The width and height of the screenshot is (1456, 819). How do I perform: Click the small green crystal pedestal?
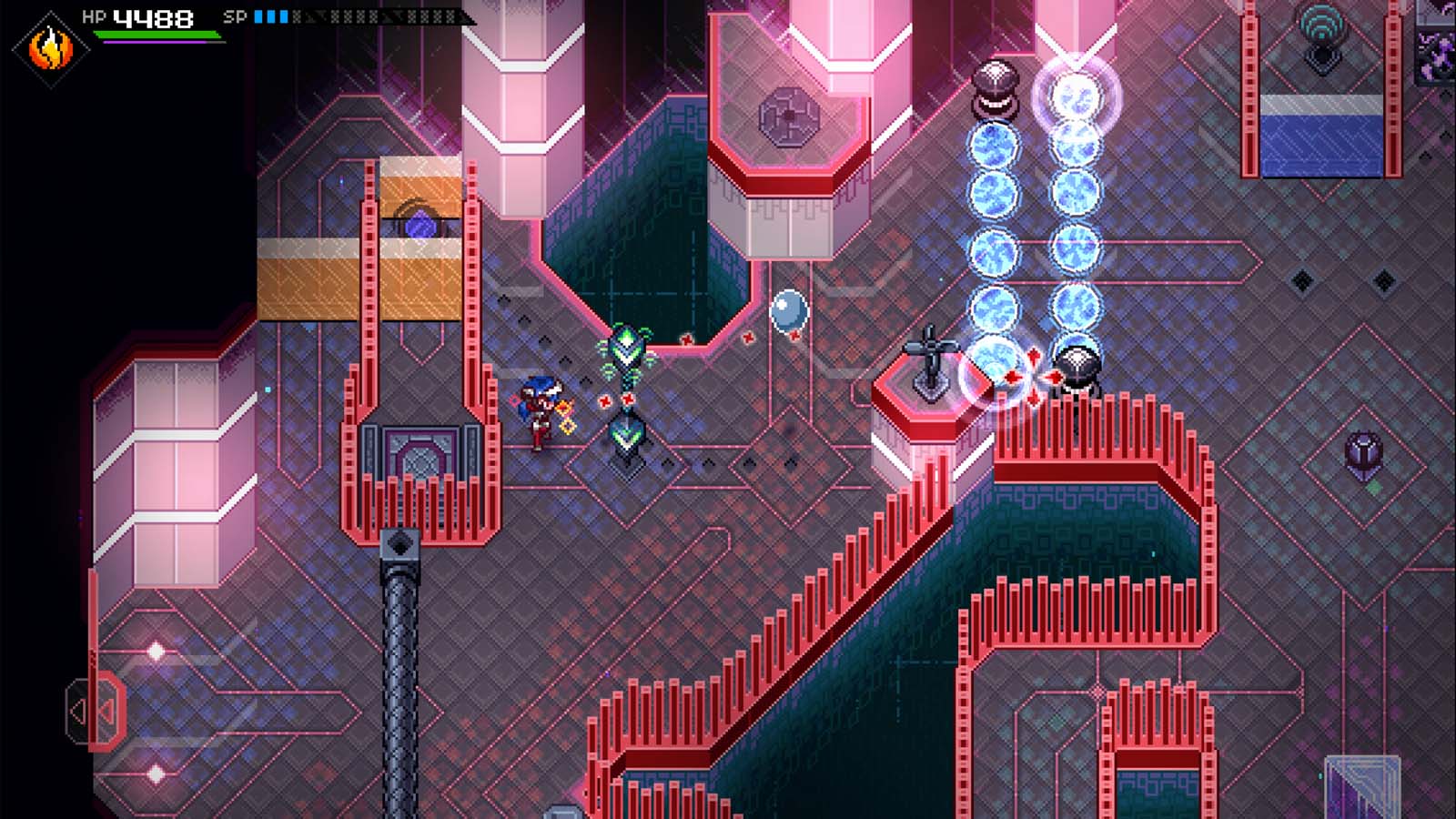tap(627, 435)
